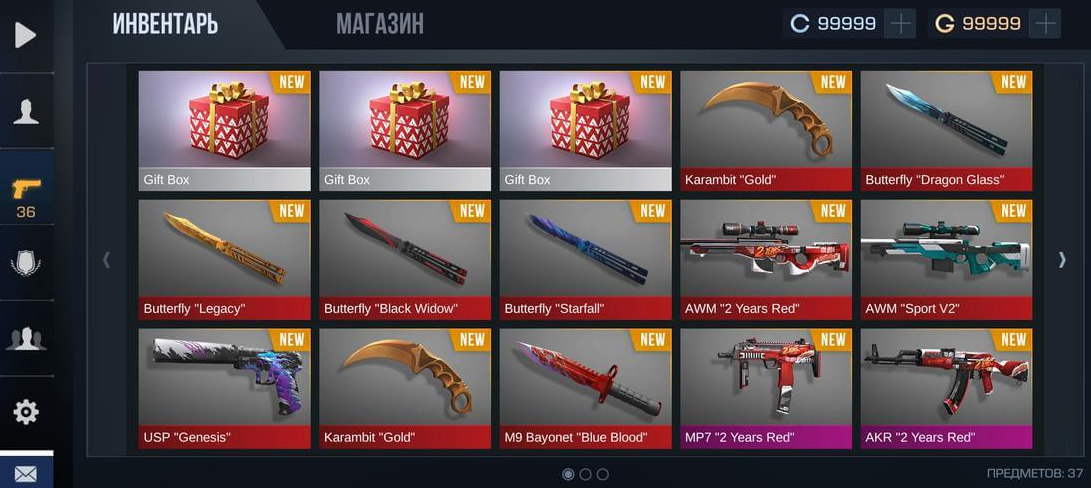Select the AWM "Sport V2" rifle

pyautogui.click(x=946, y=259)
